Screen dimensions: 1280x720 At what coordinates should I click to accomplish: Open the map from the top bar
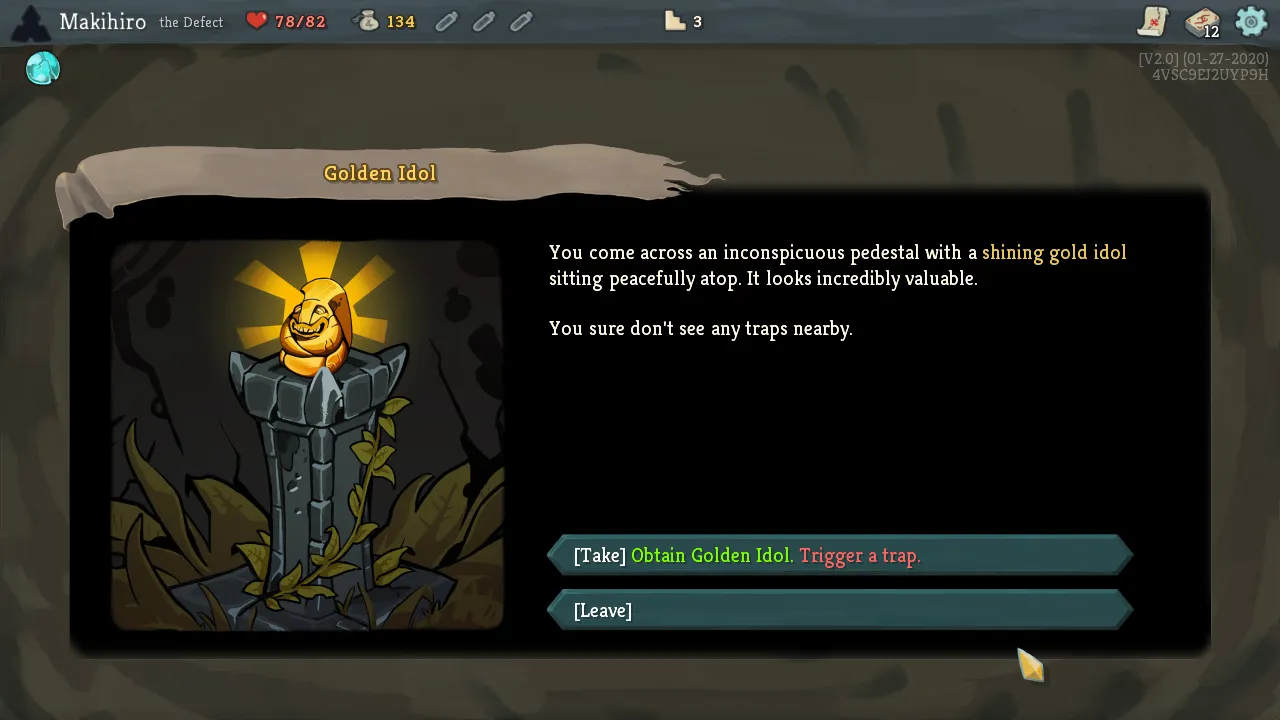[x=1153, y=21]
